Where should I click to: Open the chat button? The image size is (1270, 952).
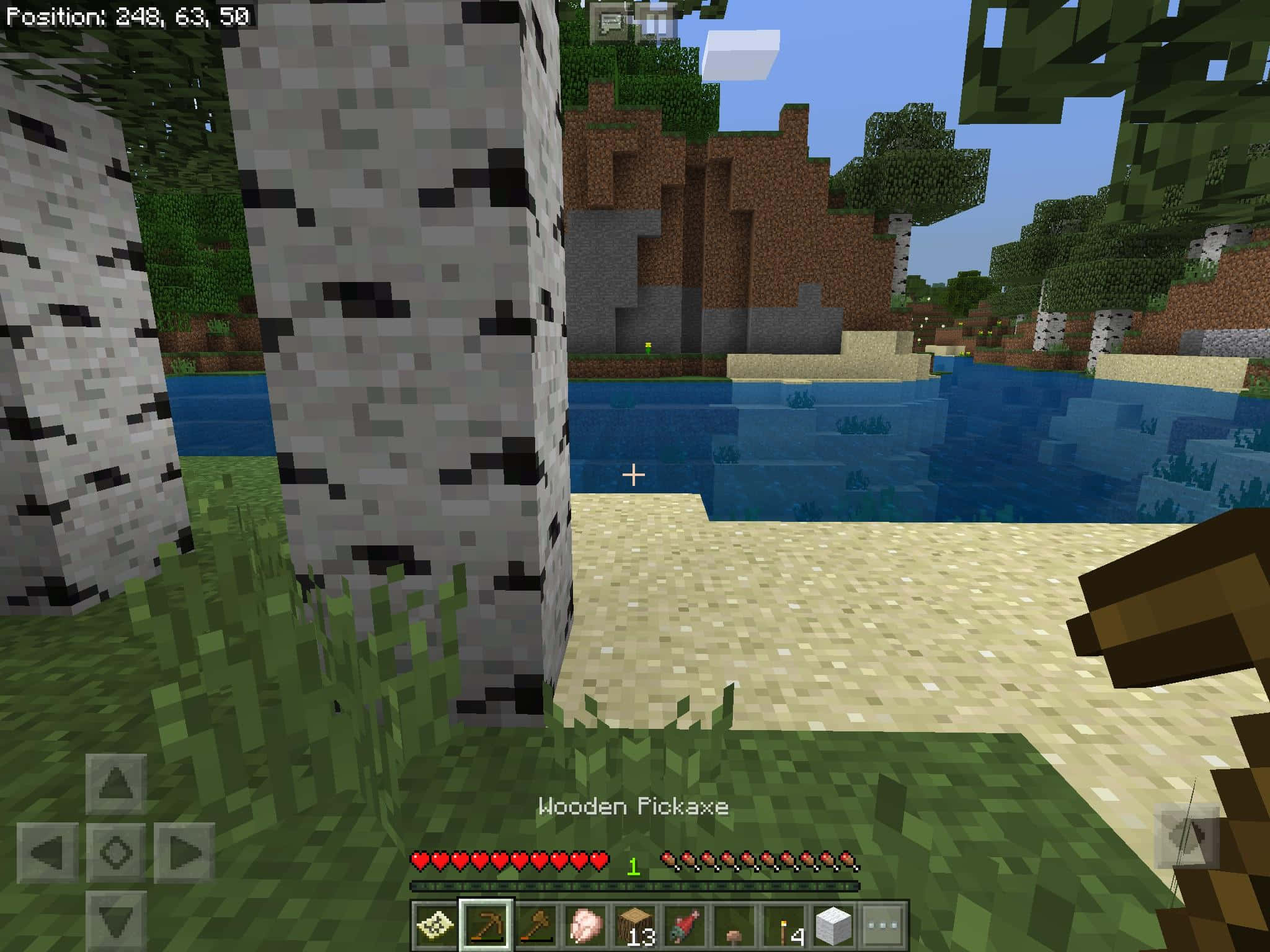(610, 24)
